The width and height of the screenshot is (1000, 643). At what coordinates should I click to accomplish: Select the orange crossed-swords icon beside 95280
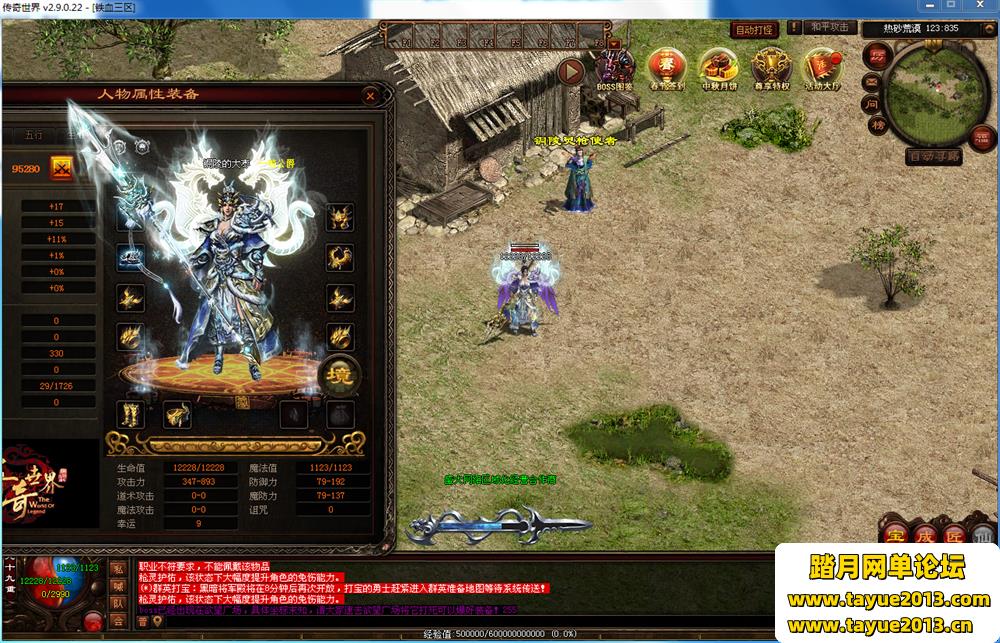(62, 167)
